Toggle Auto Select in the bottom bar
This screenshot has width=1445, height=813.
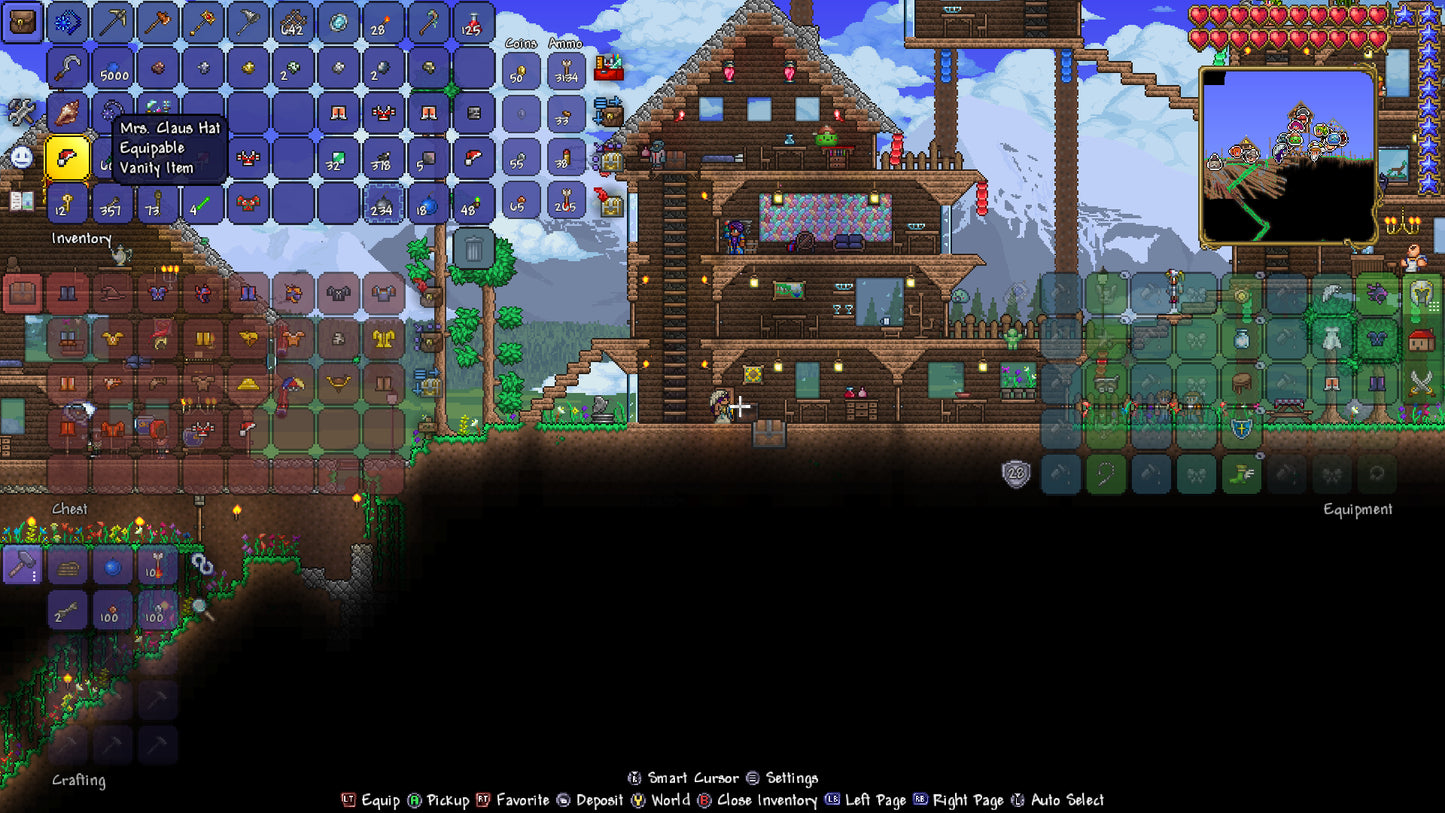tap(1060, 800)
